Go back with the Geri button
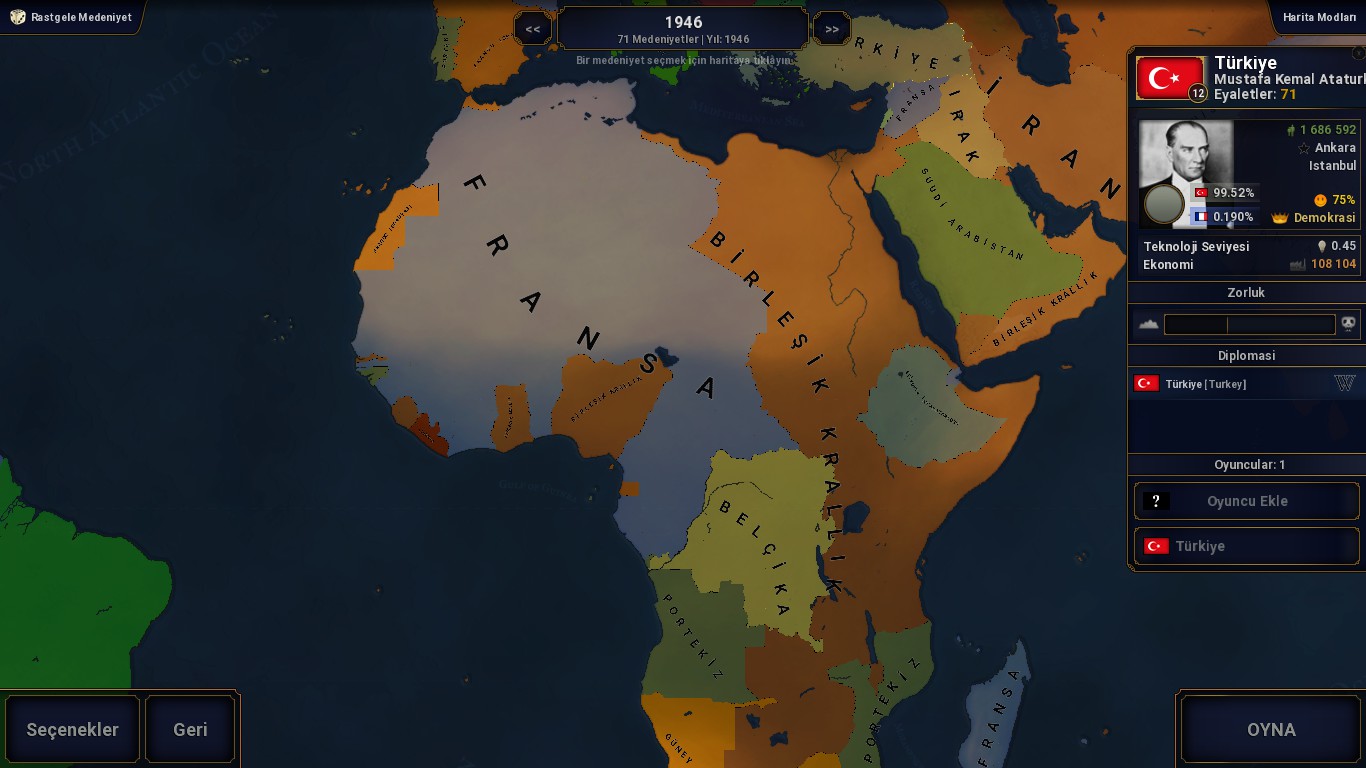 190,729
